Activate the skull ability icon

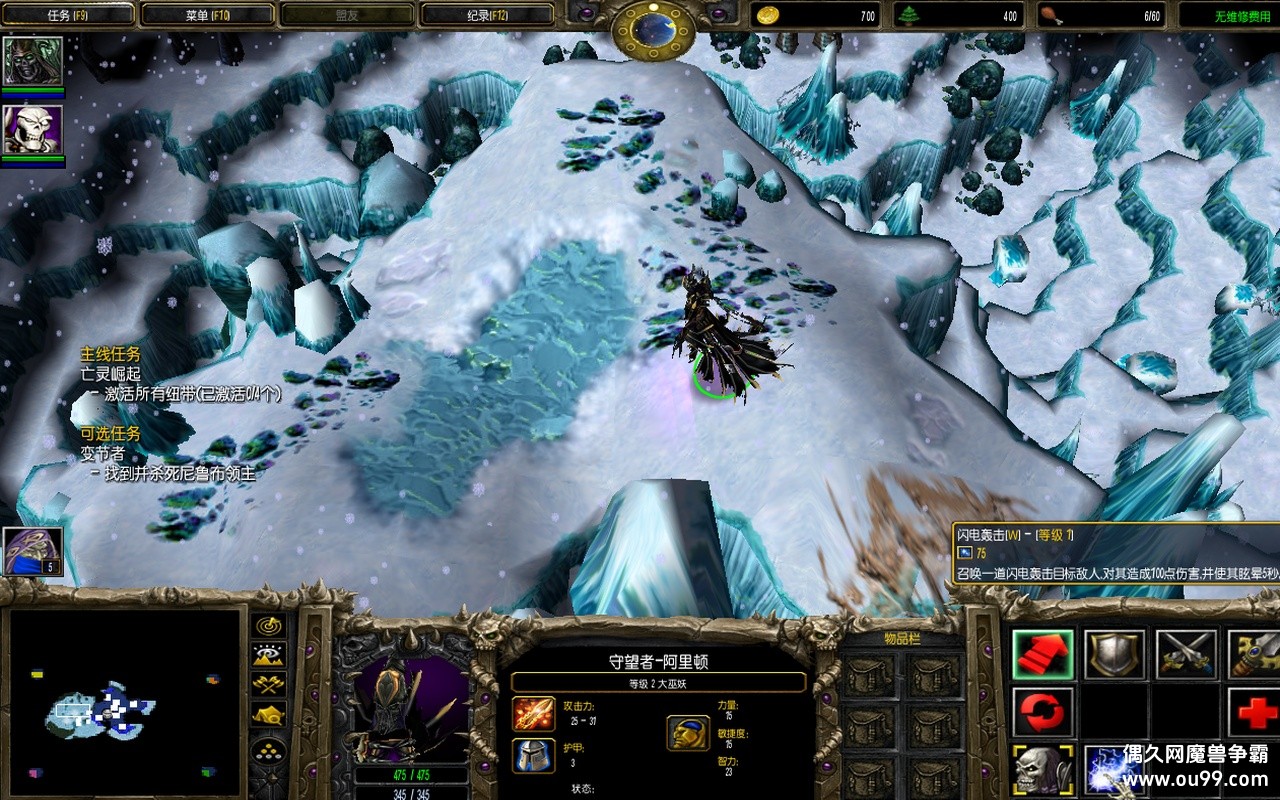point(1043,770)
